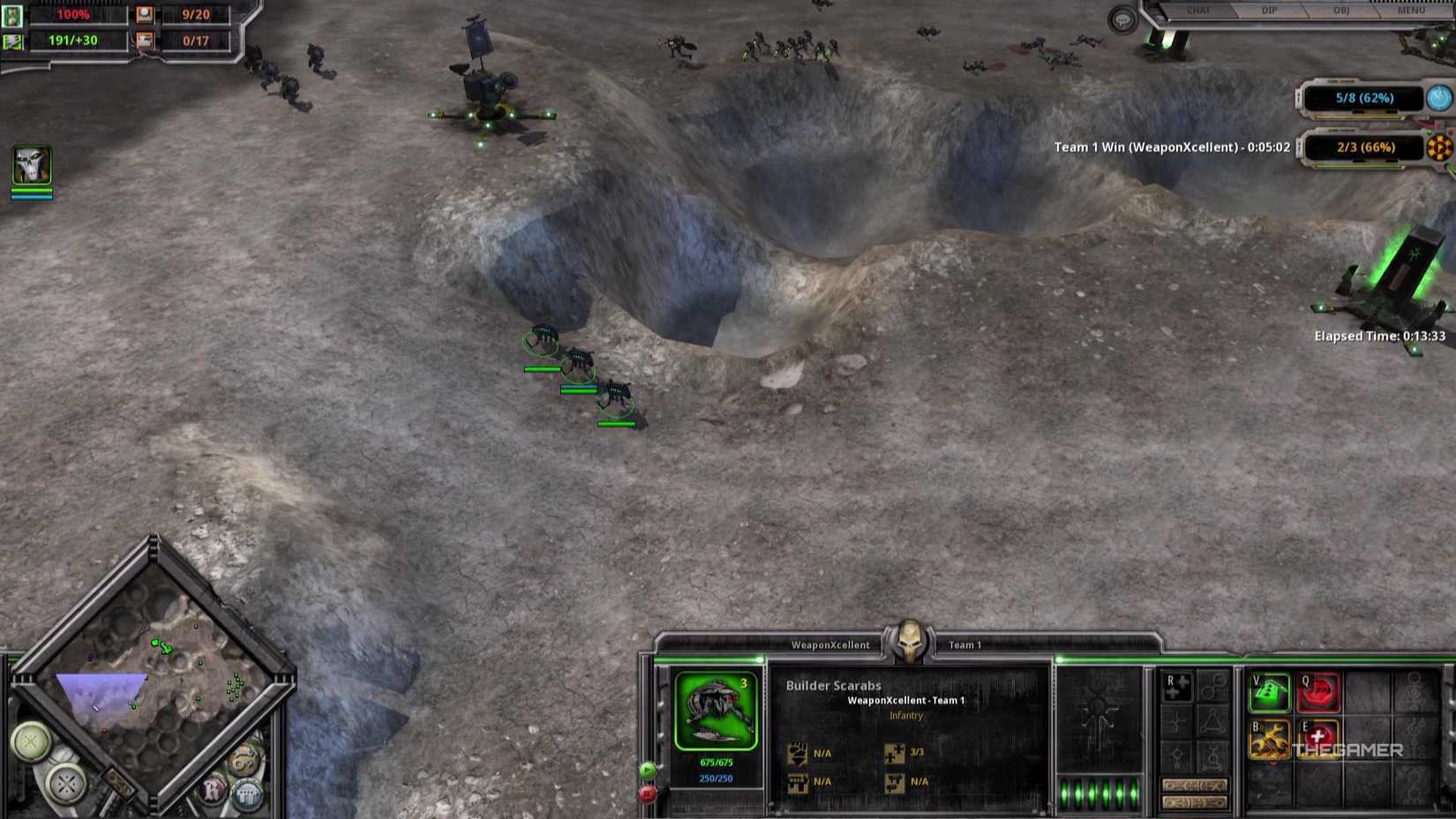Click the chat speech bubble icon near top-right
Viewport: 1456px width, 819px height.
coord(1120,19)
